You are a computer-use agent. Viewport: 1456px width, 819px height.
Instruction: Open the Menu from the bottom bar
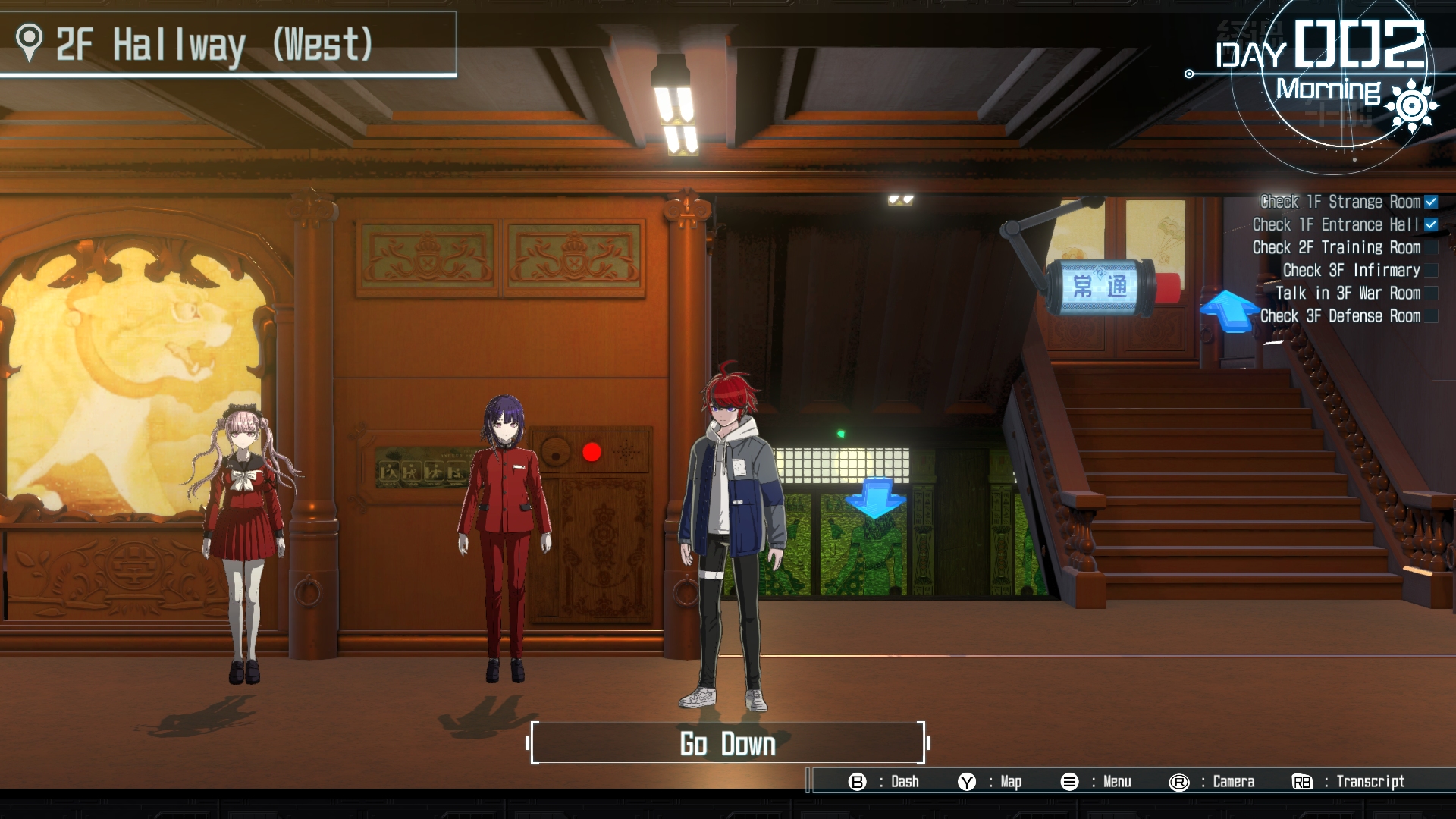tap(1096, 782)
